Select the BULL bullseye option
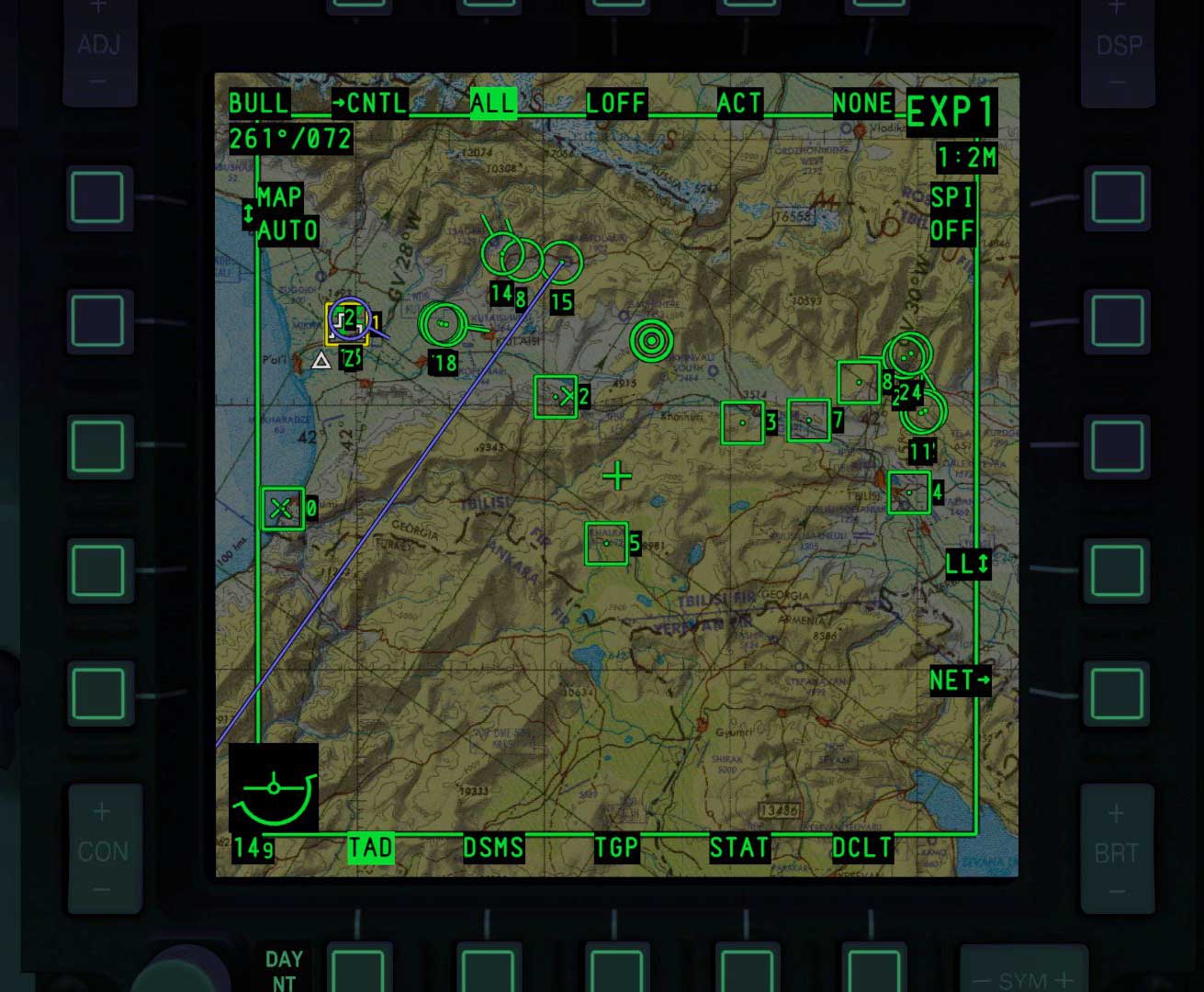Viewport: 1204px width, 992px height. [259, 103]
